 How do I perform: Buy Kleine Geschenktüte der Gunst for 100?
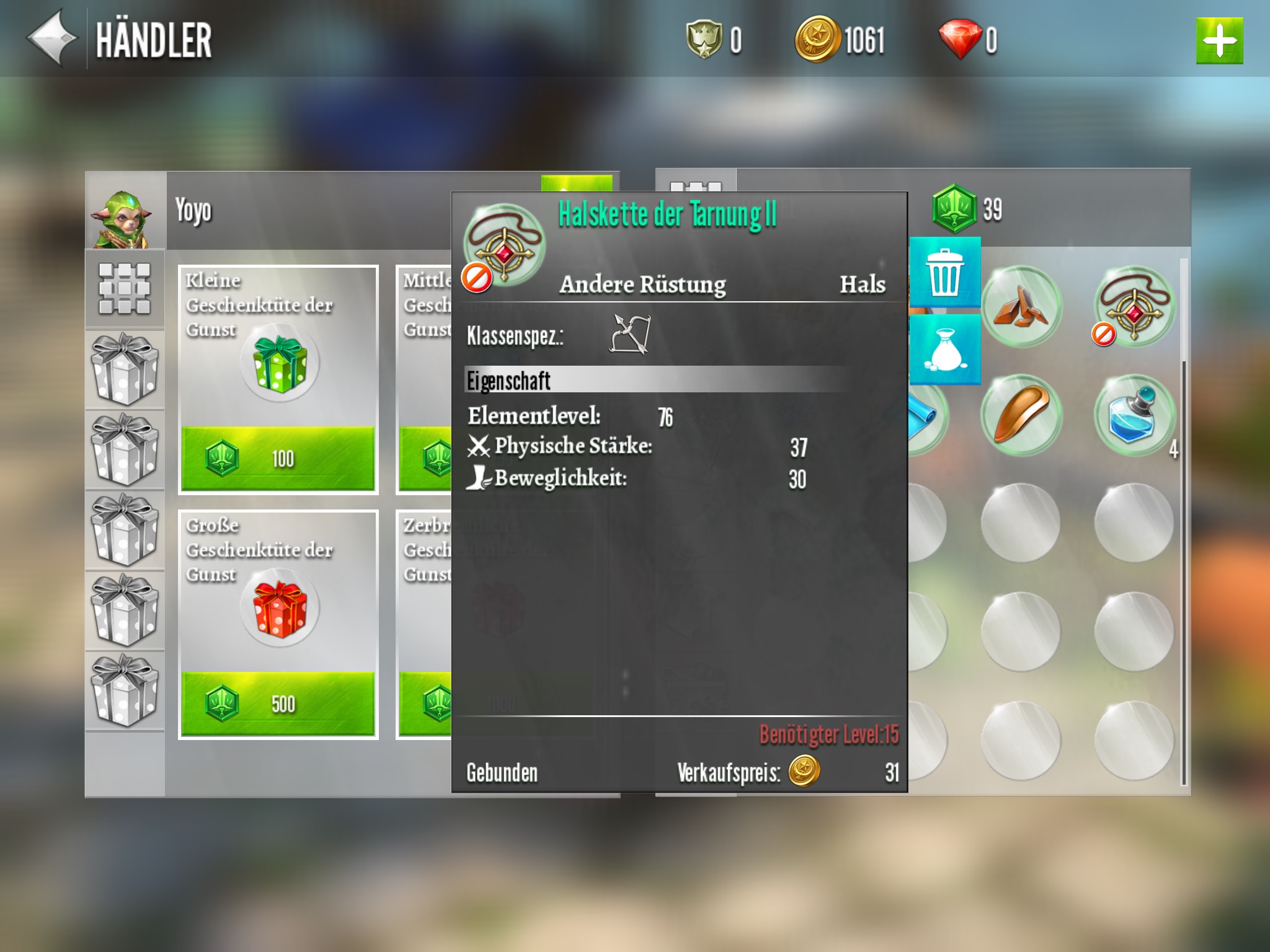[278, 459]
